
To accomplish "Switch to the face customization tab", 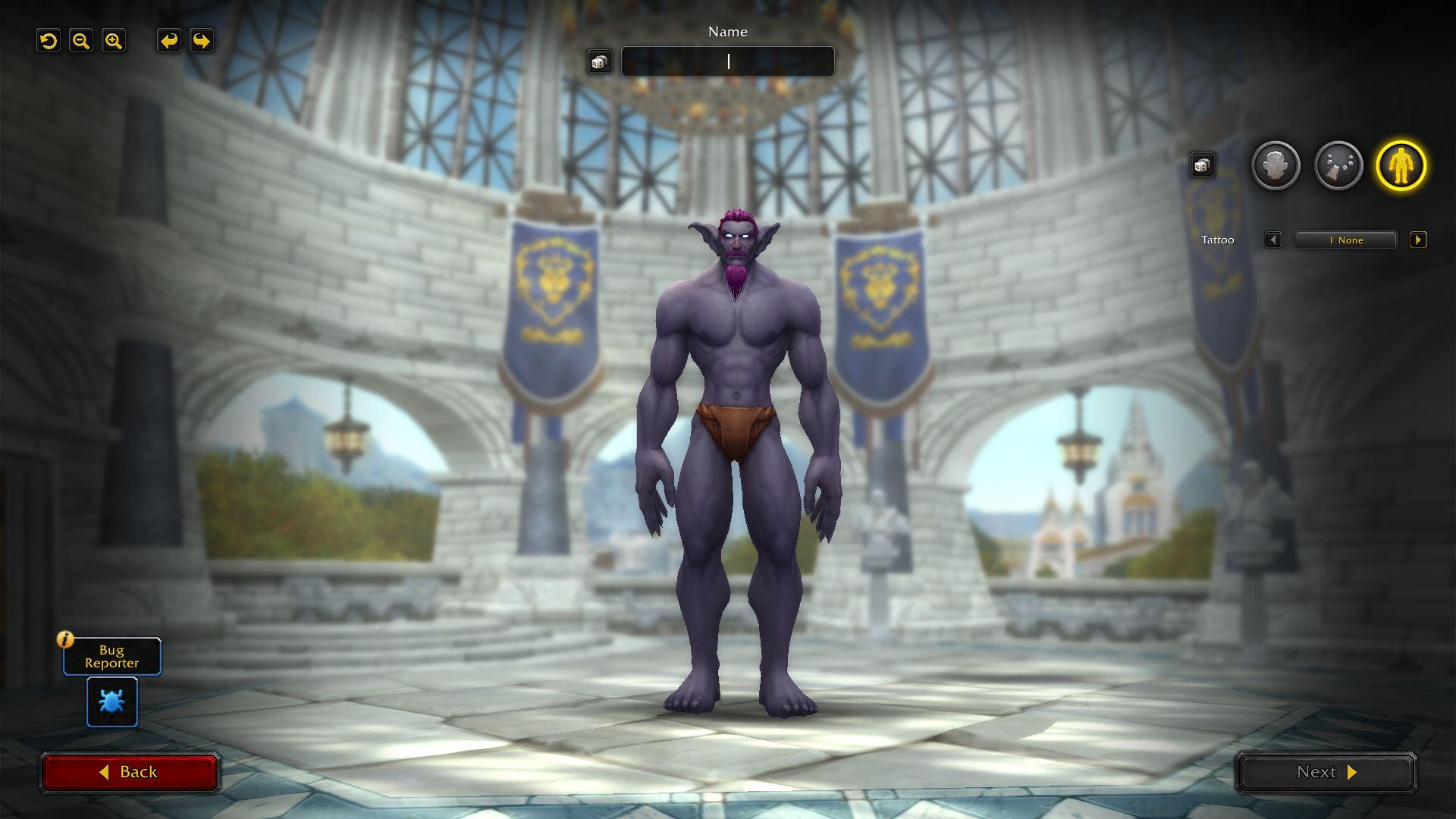I will (x=1276, y=165).
